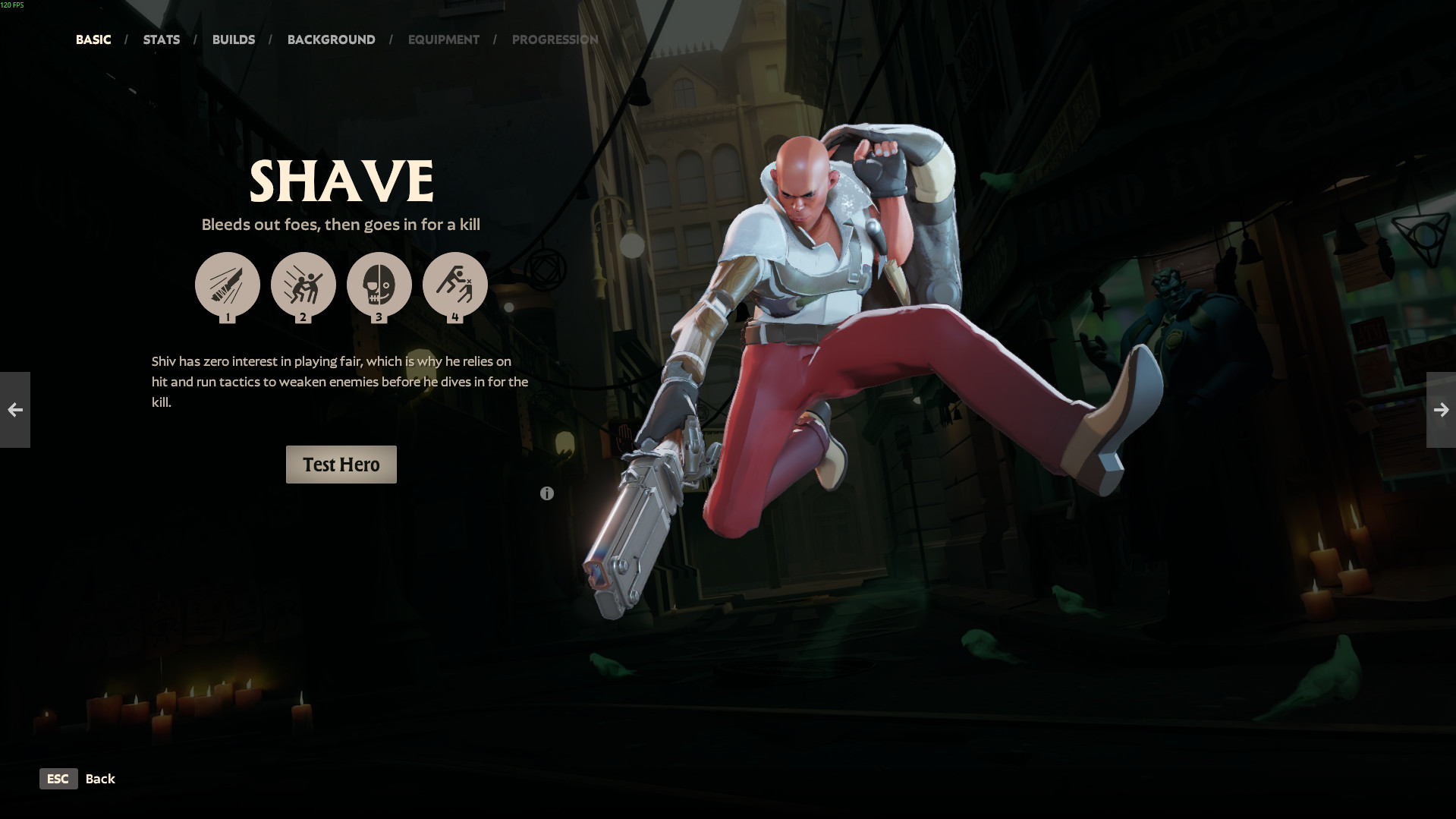This screenshot has height=819, width=1456.
Task: Select the BASIC tab
Action: tap(93, 39)
